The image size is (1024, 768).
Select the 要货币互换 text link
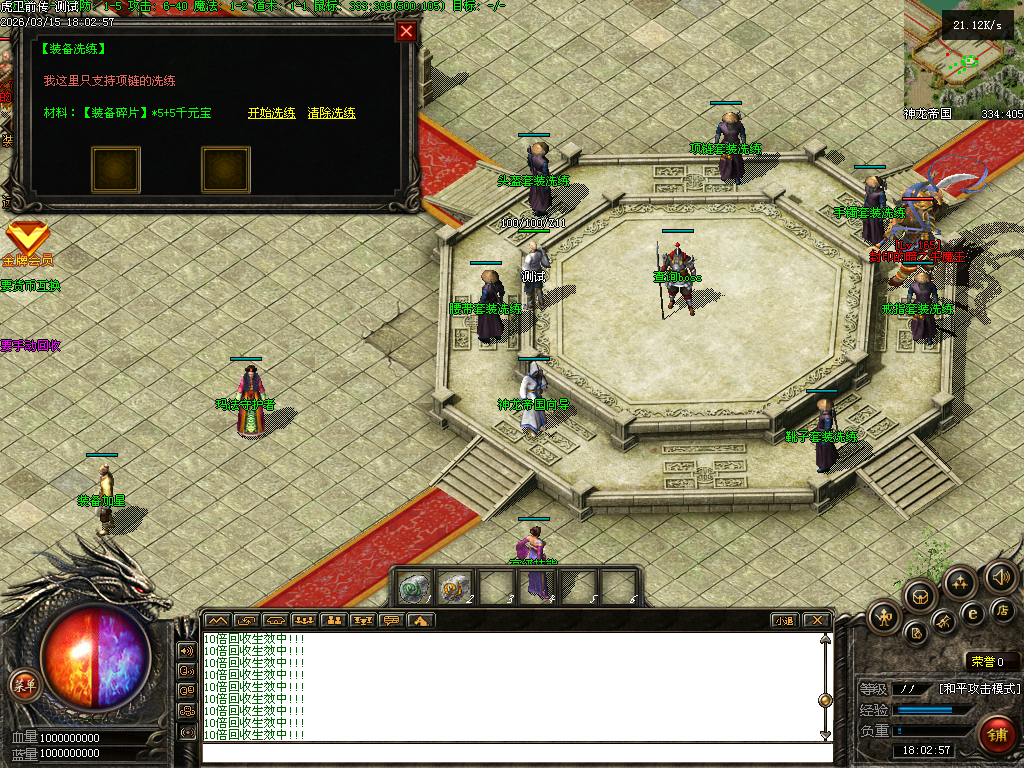pyautogui.click(x=30, y=285)
